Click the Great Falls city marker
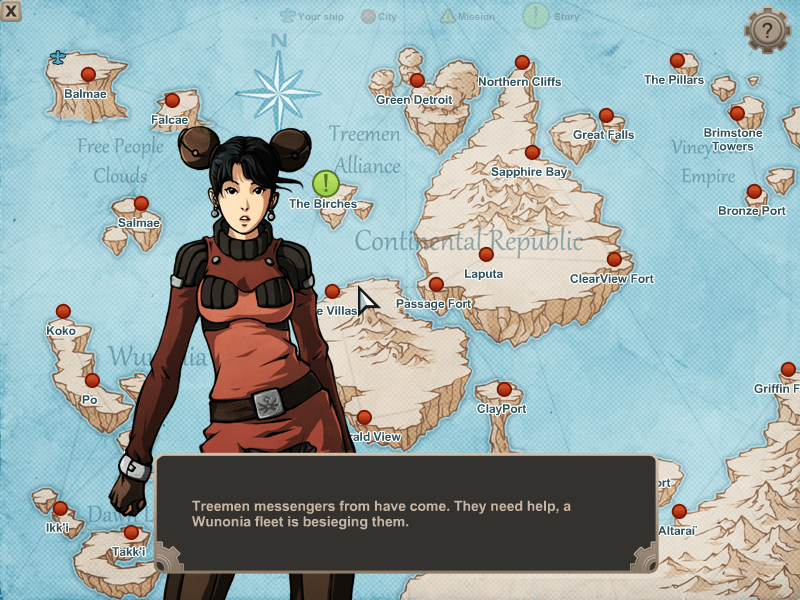The image size is (800, 600). tap(606, 116)
